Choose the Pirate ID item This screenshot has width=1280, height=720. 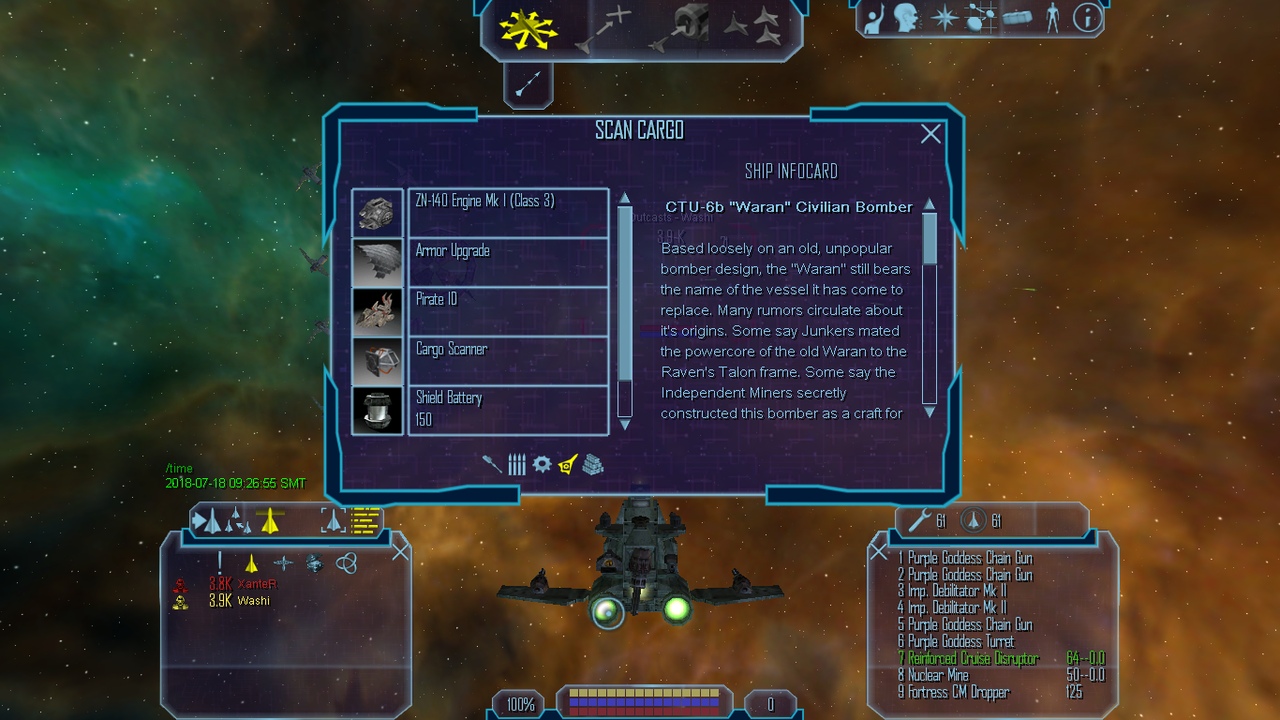tap(508, 310)
